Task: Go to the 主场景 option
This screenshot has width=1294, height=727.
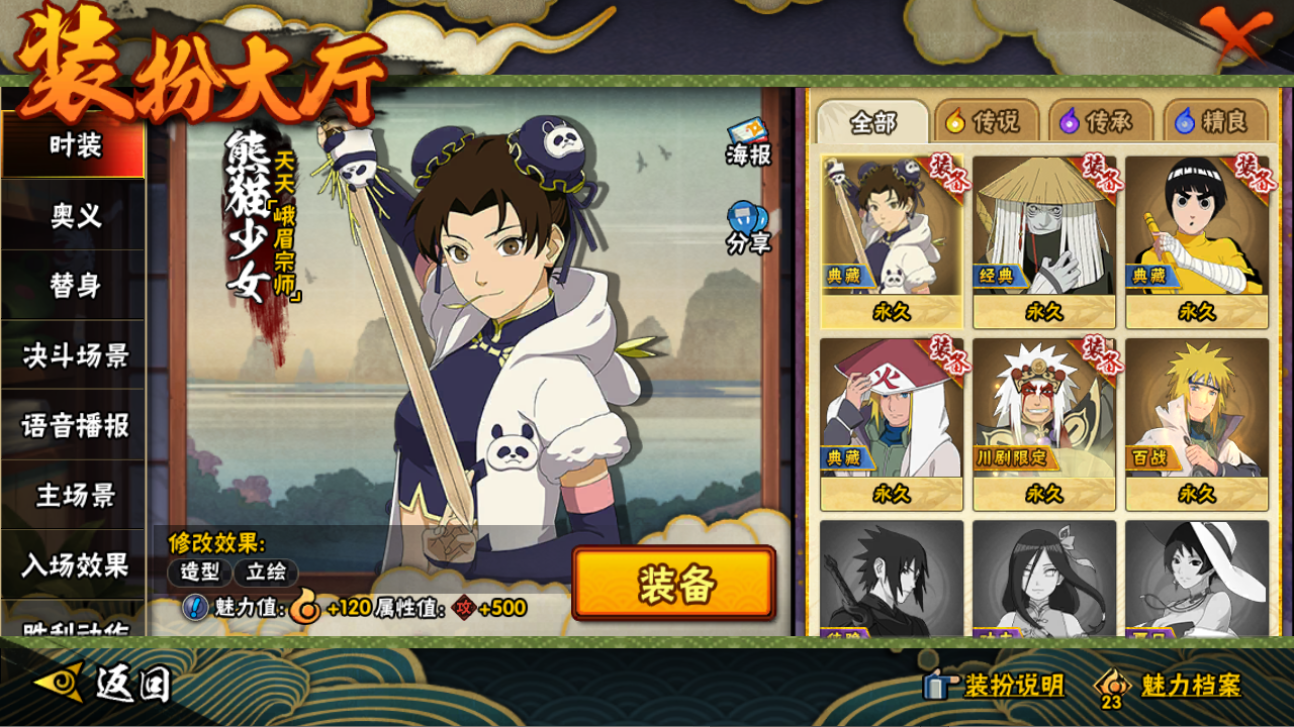Action: pos(75,496)
